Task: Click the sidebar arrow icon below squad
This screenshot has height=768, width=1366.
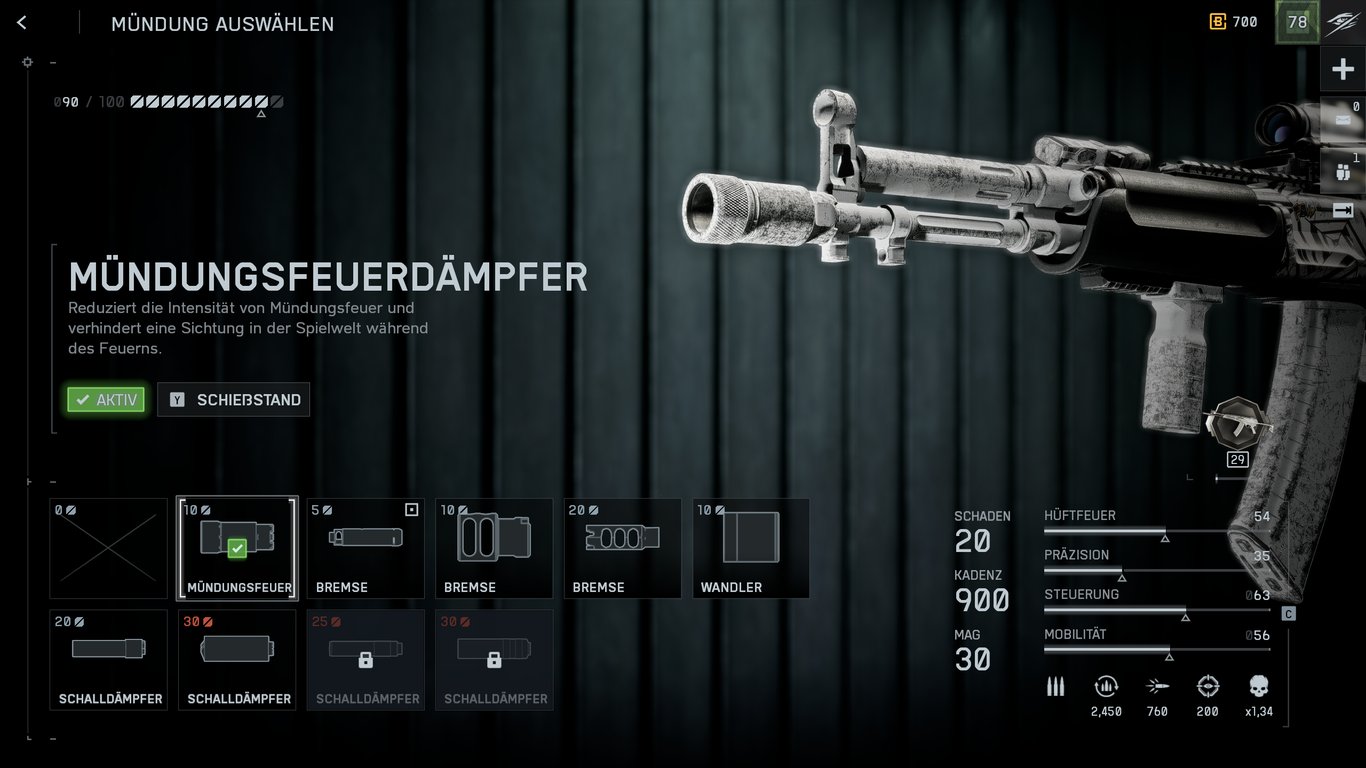Action: click(x=1342, y=210)
